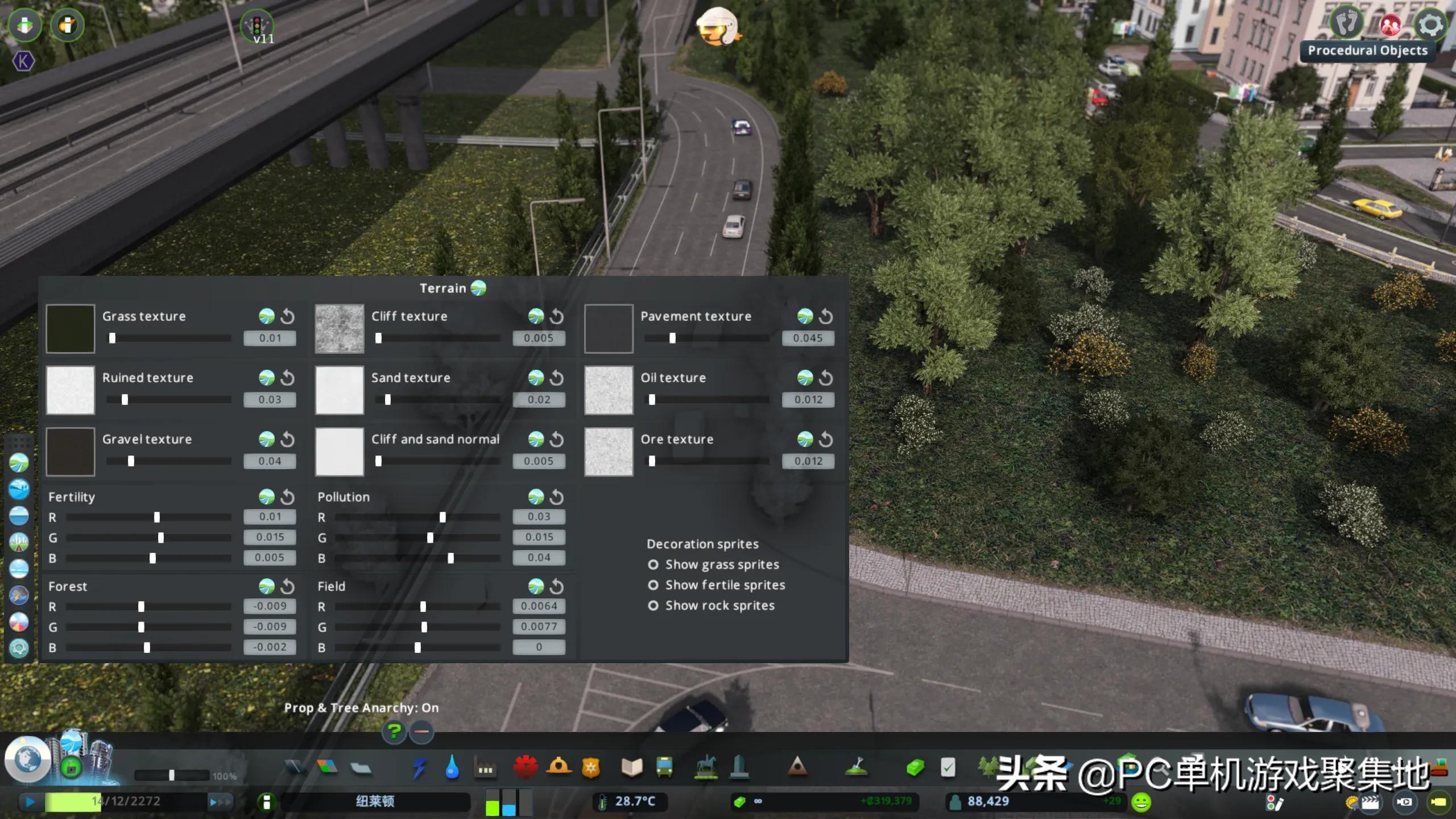This screenshot has width=1456, height=819.
Task: Select the Cliff texture thumbnail
Action: pyautogui.click(x=340, y=328)
